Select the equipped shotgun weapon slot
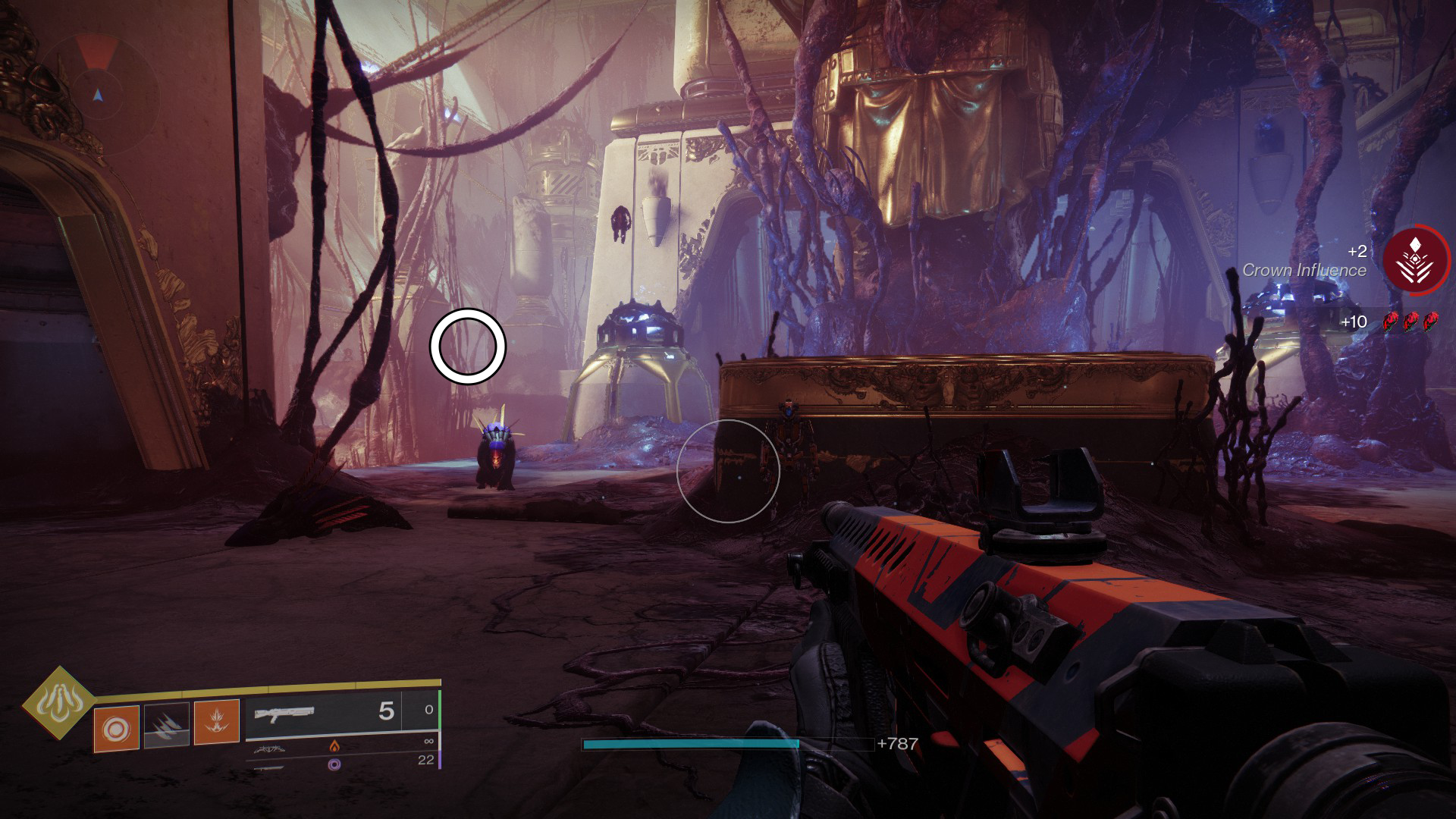 322,713
